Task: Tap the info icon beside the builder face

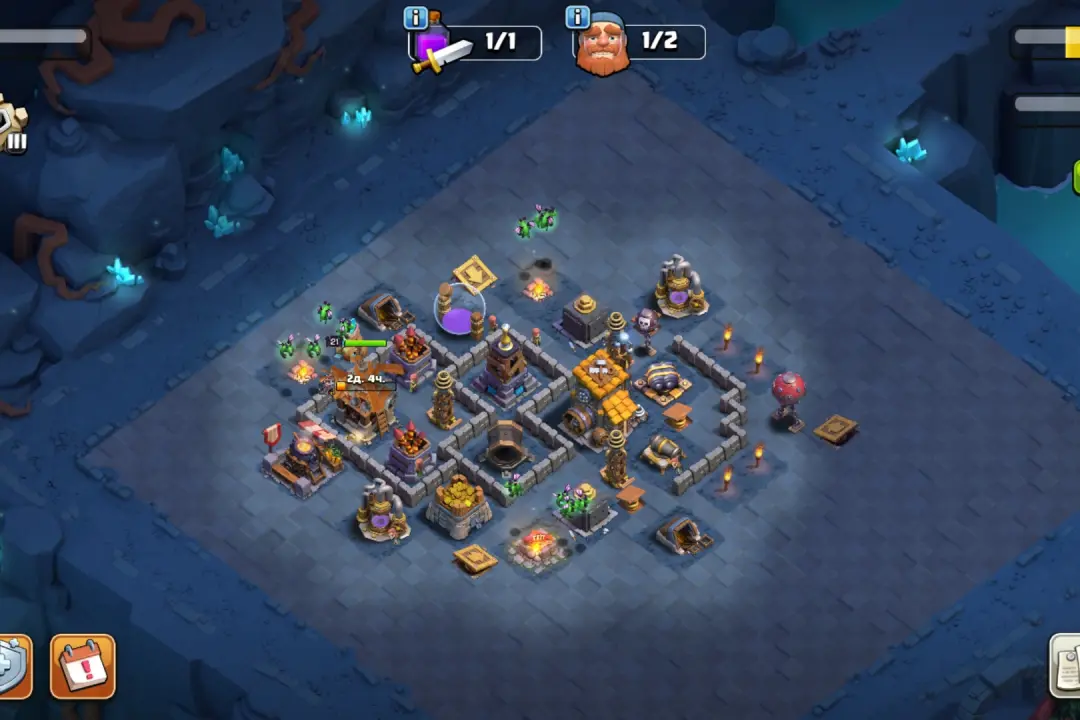Action: 578,17
